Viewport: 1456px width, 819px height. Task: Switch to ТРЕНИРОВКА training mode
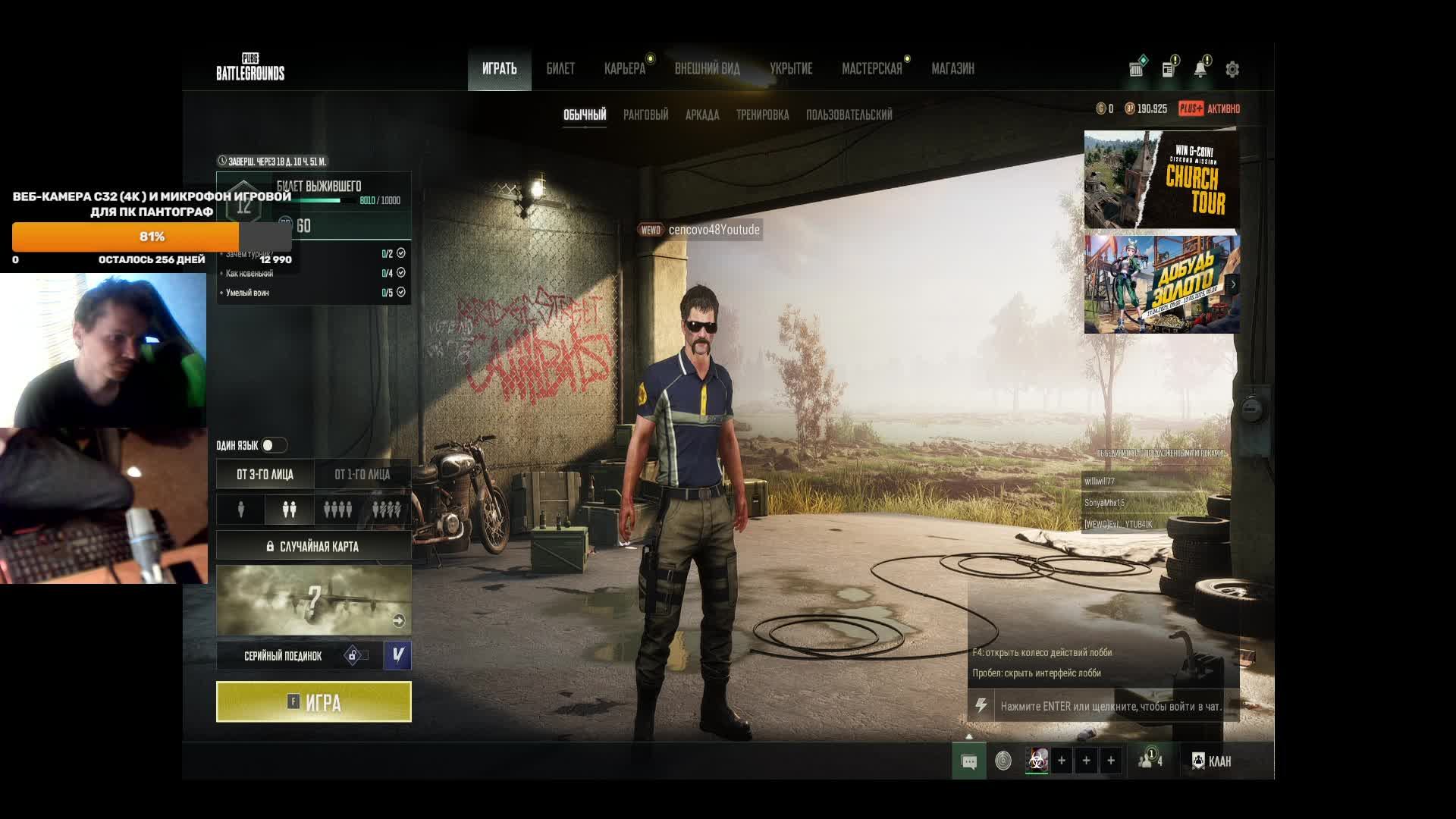click(762, 115)
